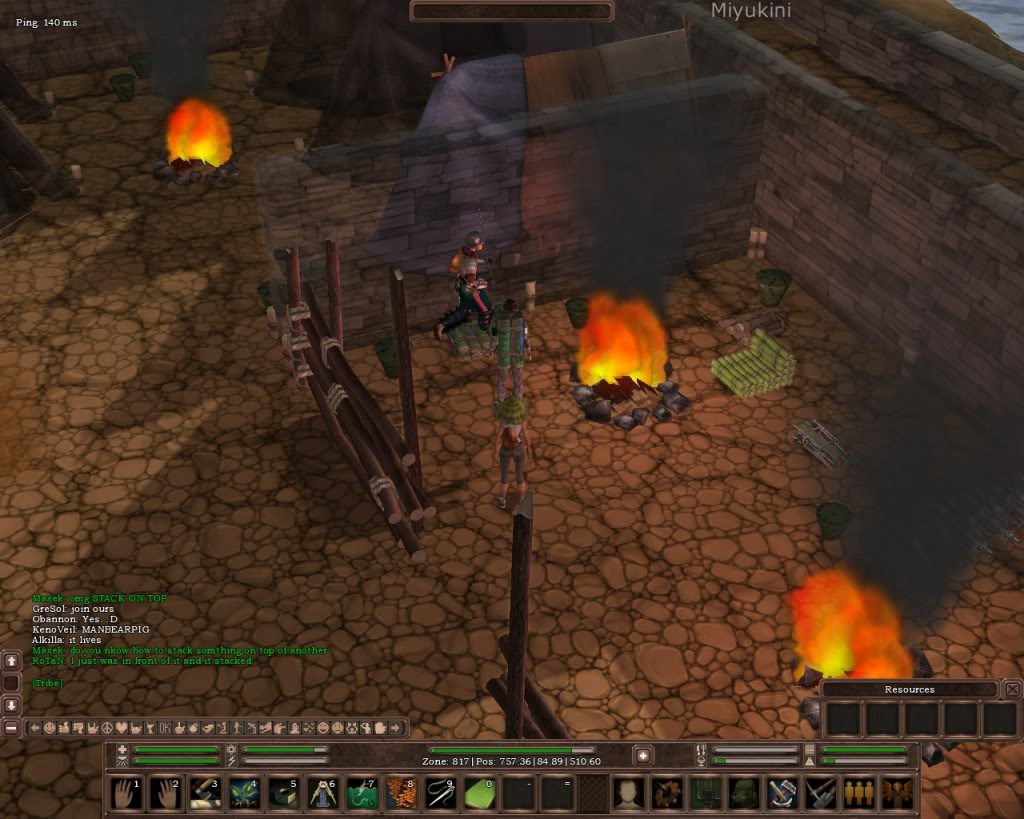Select the green block in hotbar slot 0
The image size is (1024, 819).
pos(480,793)
